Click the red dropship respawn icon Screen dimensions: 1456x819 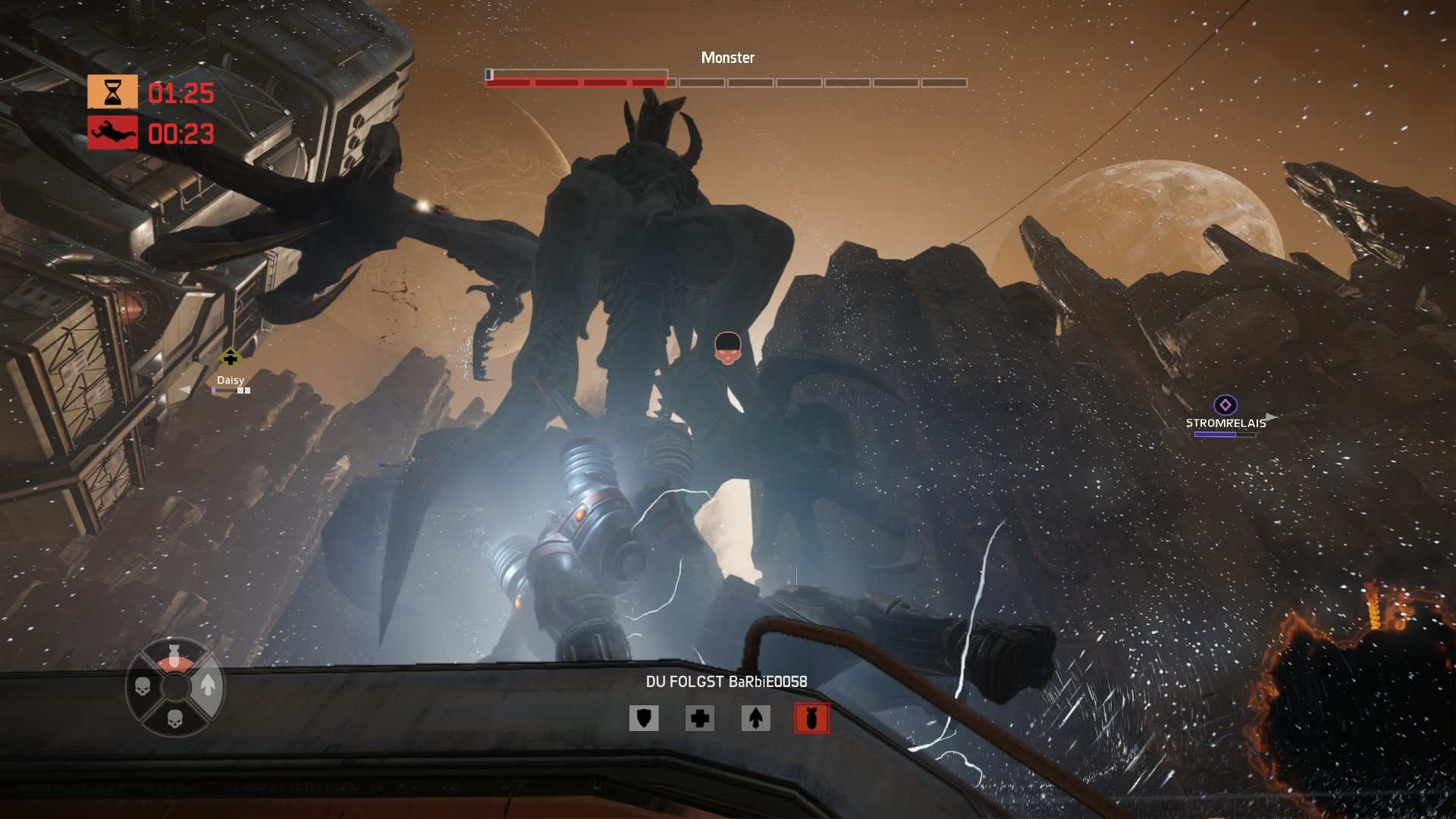pyautogui.click(x=112, y=131)
